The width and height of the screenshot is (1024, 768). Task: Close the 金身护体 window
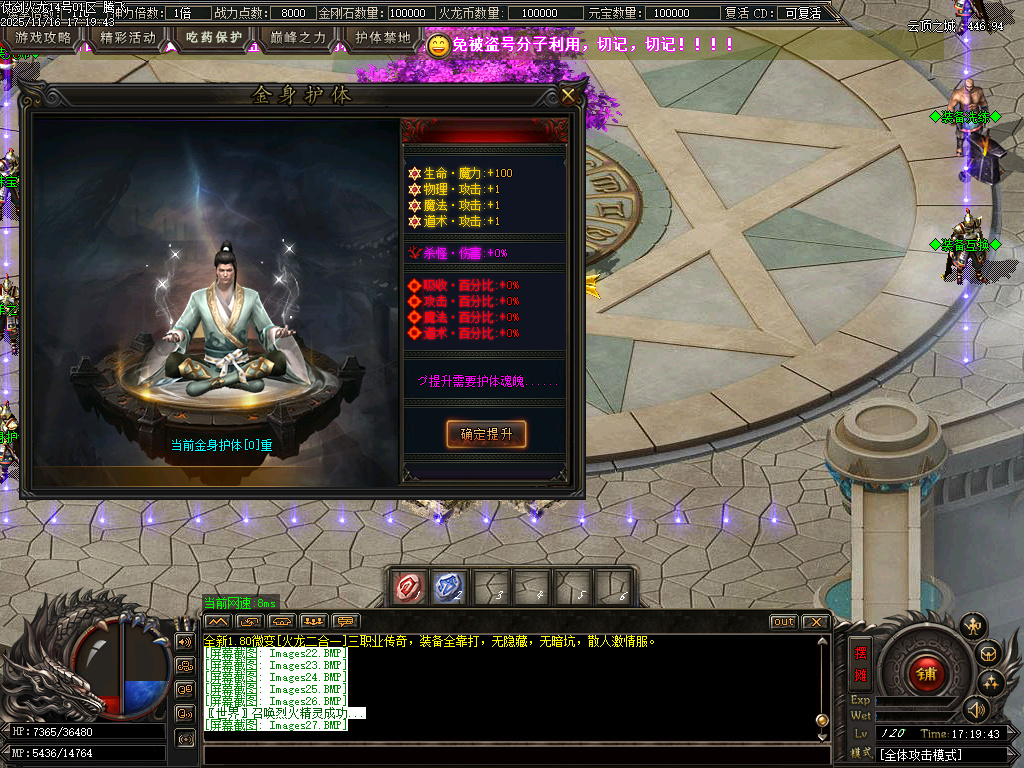[x=568, y=95]
